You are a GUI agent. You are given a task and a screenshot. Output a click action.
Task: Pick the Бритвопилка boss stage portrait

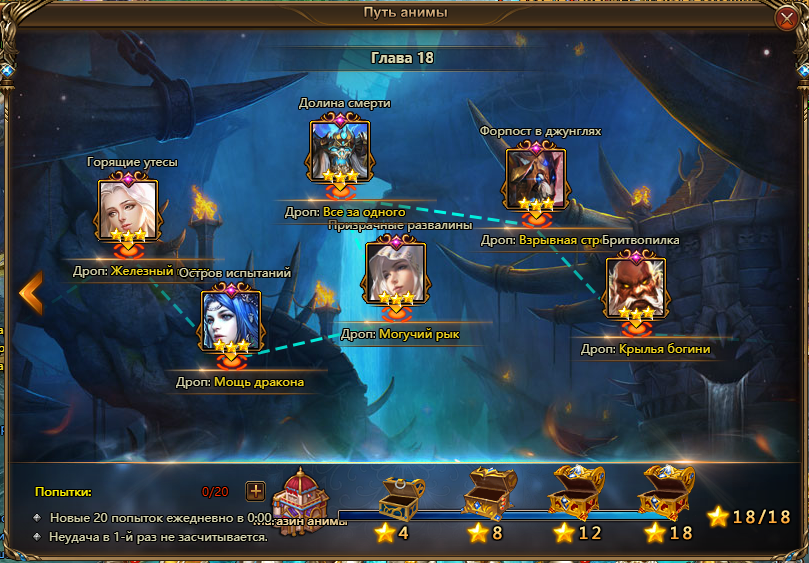pos(635,287)
